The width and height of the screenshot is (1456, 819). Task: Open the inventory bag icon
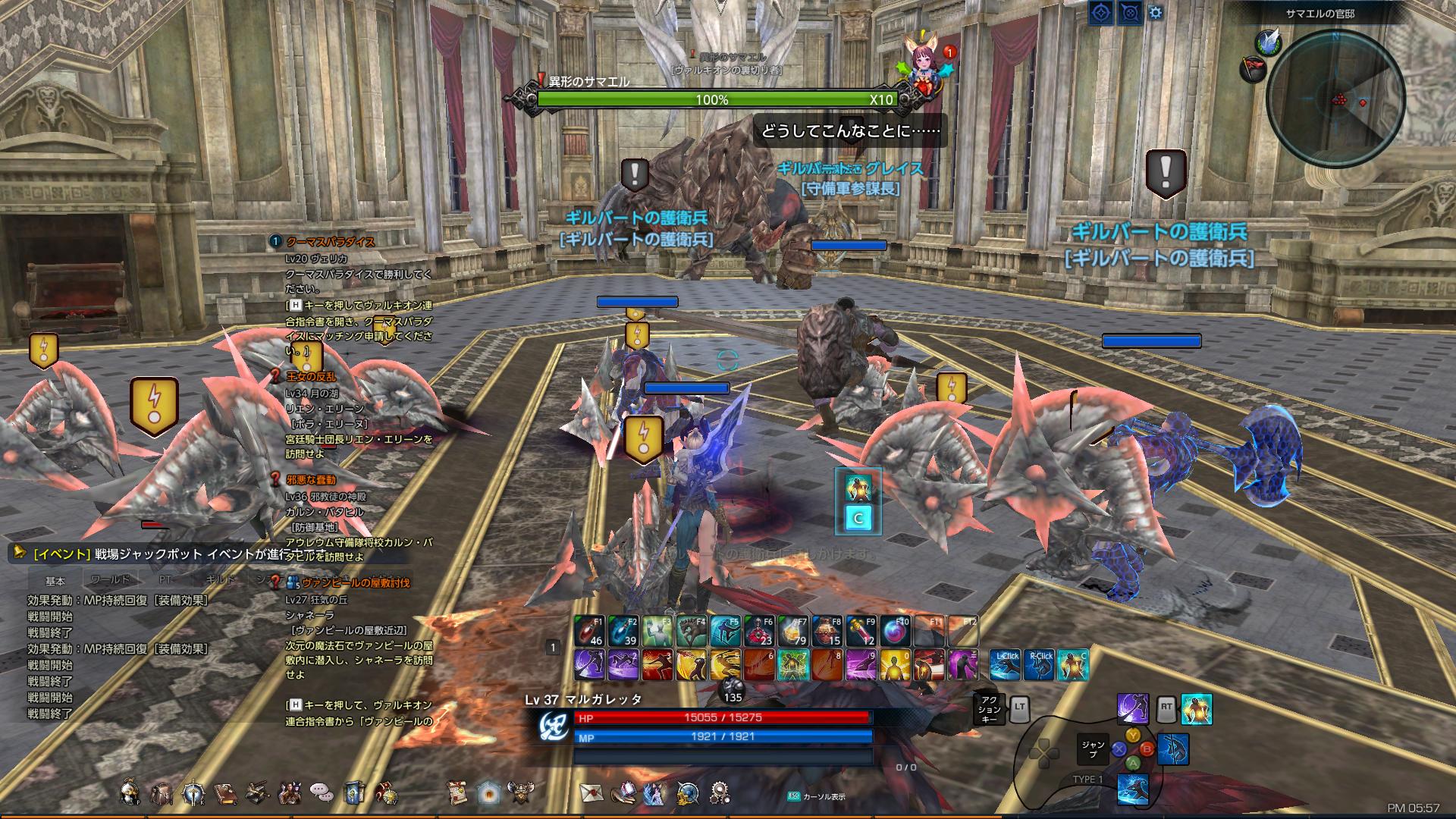(x=162, y=793)
